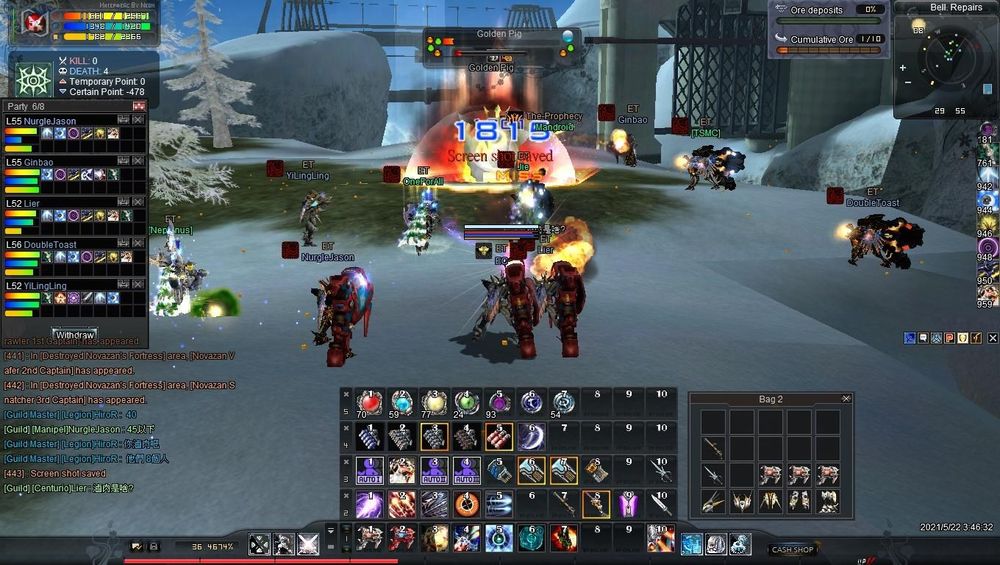This screenshot has height=565, width=1000.
Task: Activate the purple lightning skill in row 2
Action: coord(370,504)
